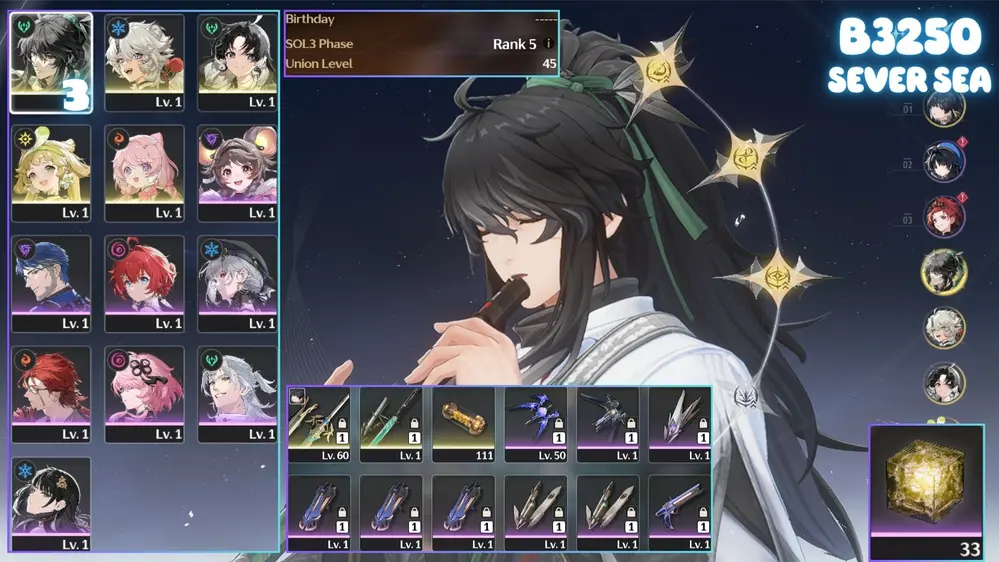Select the brown-haired girl with mouse ears
The image size is (999, 562).
point(237,172)
